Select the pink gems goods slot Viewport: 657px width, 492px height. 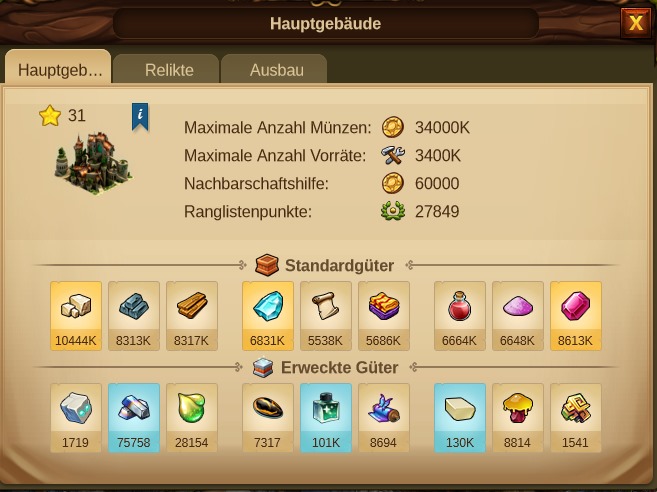point(576,314)
